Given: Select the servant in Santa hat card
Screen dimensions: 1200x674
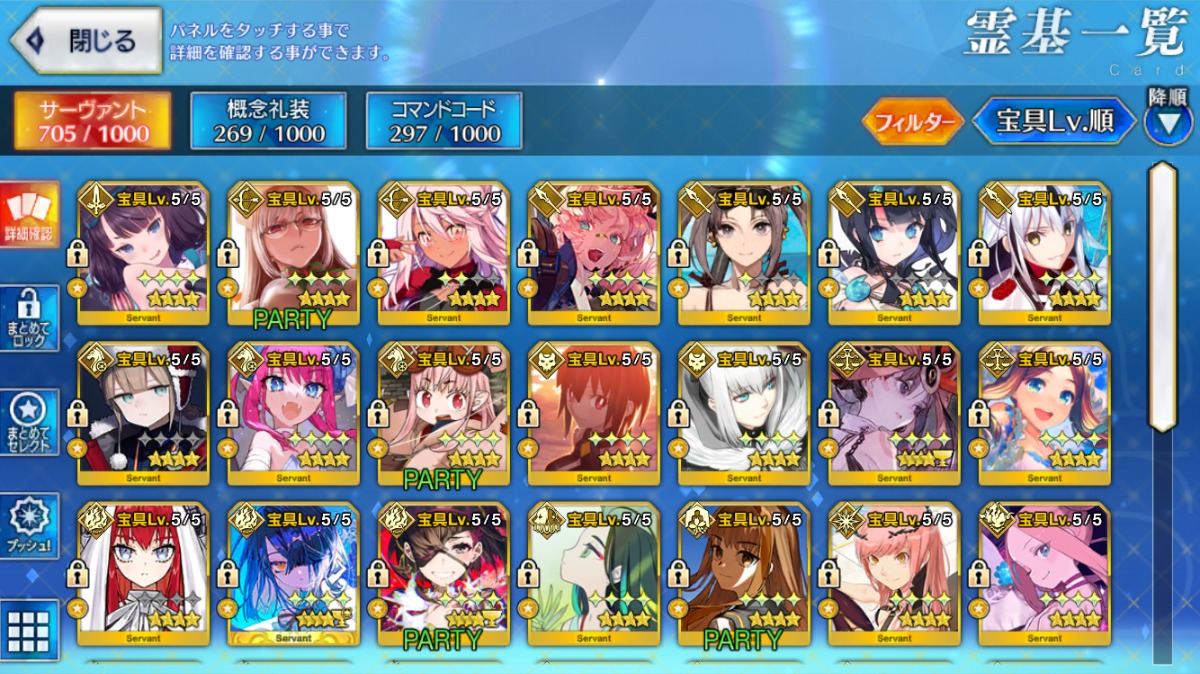Looking at the screenshot, I should tap(143, 413).
